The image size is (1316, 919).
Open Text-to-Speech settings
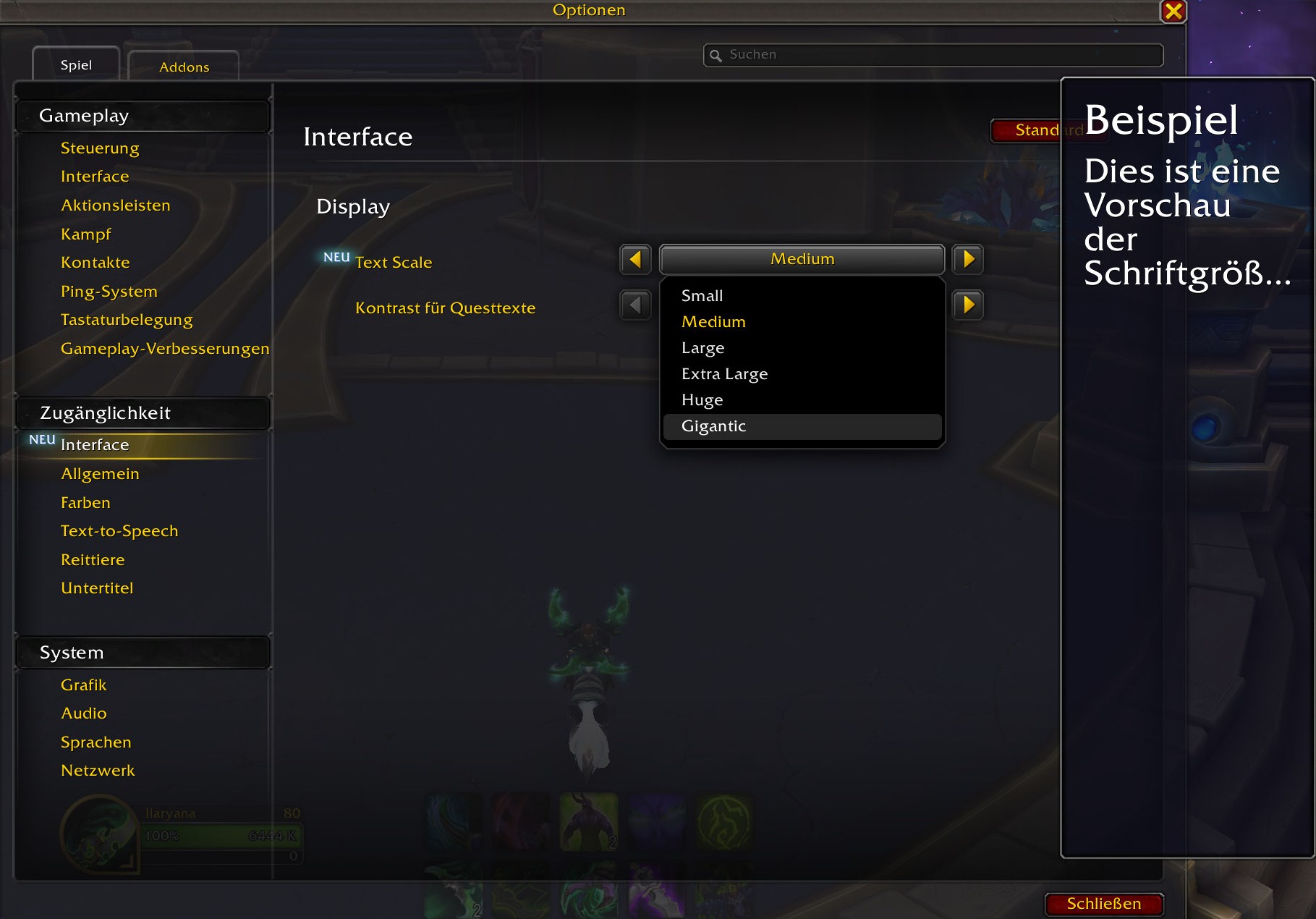[119, 531]
